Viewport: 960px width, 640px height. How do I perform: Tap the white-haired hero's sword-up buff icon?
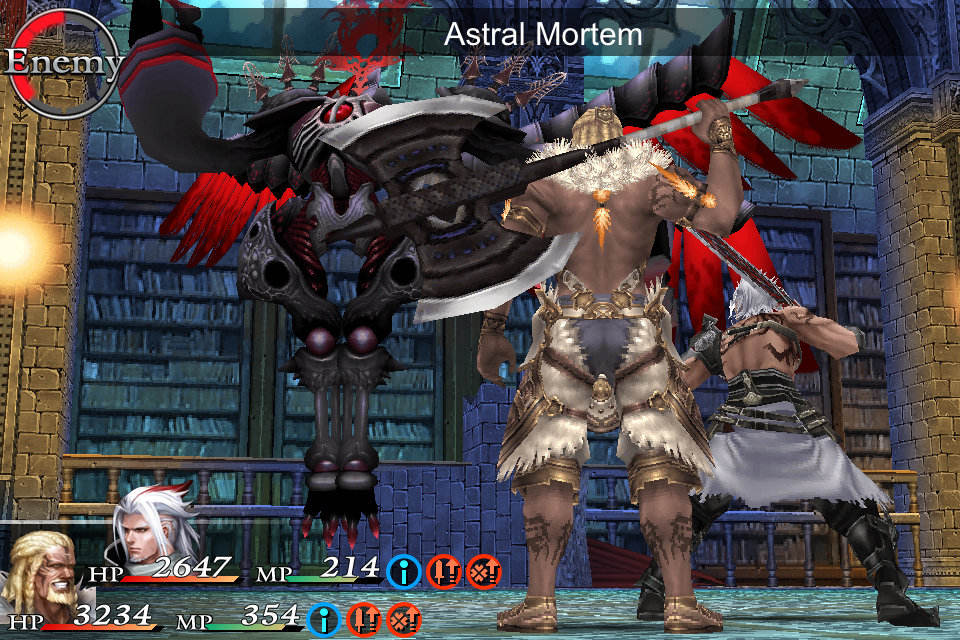[x=444, y=572]
